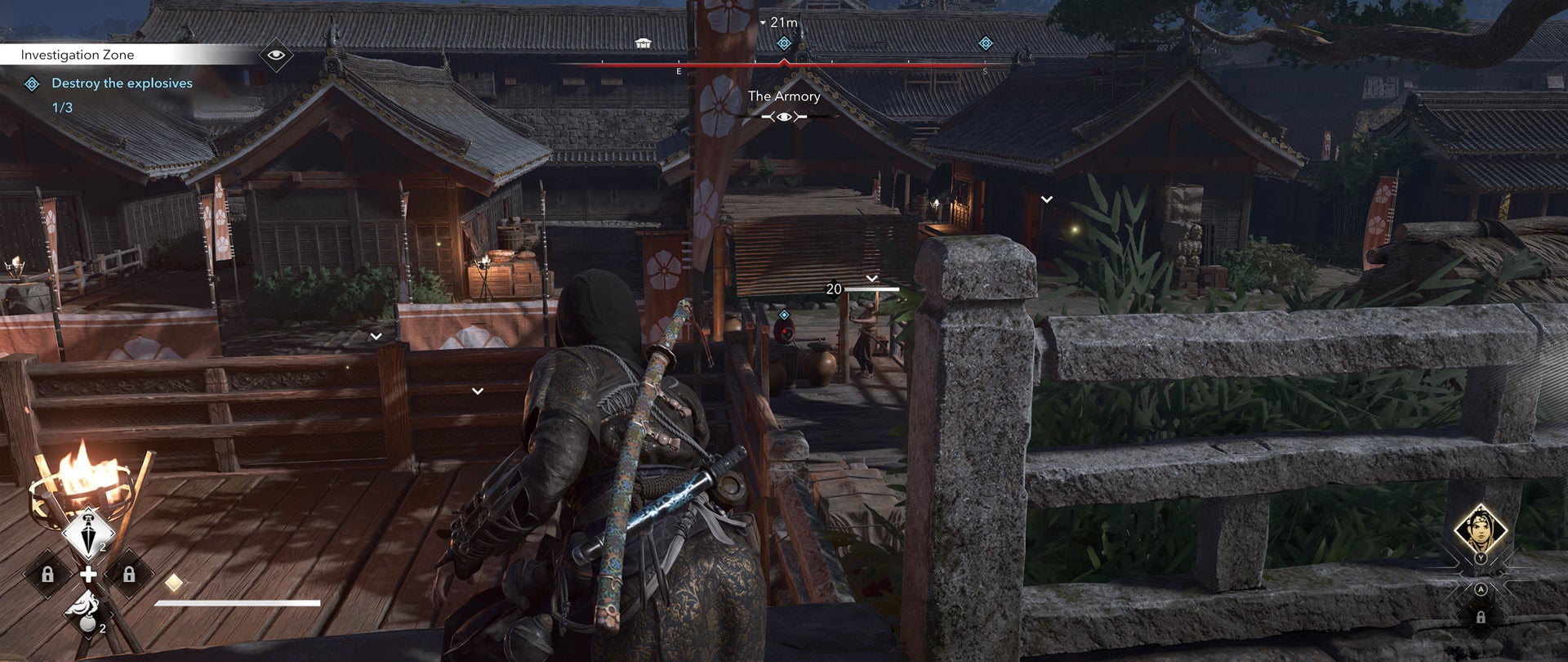Click the 21m distance marker on screen
The width and height of the screenshot is (1568, 662).
pyautogui.click(x=782, y=23)
